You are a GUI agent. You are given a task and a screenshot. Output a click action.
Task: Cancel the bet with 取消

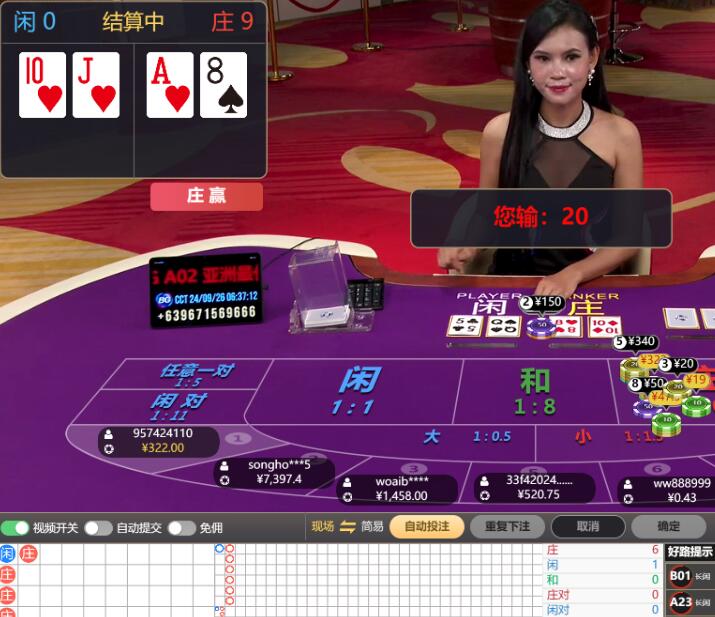[x=588, y=527]
